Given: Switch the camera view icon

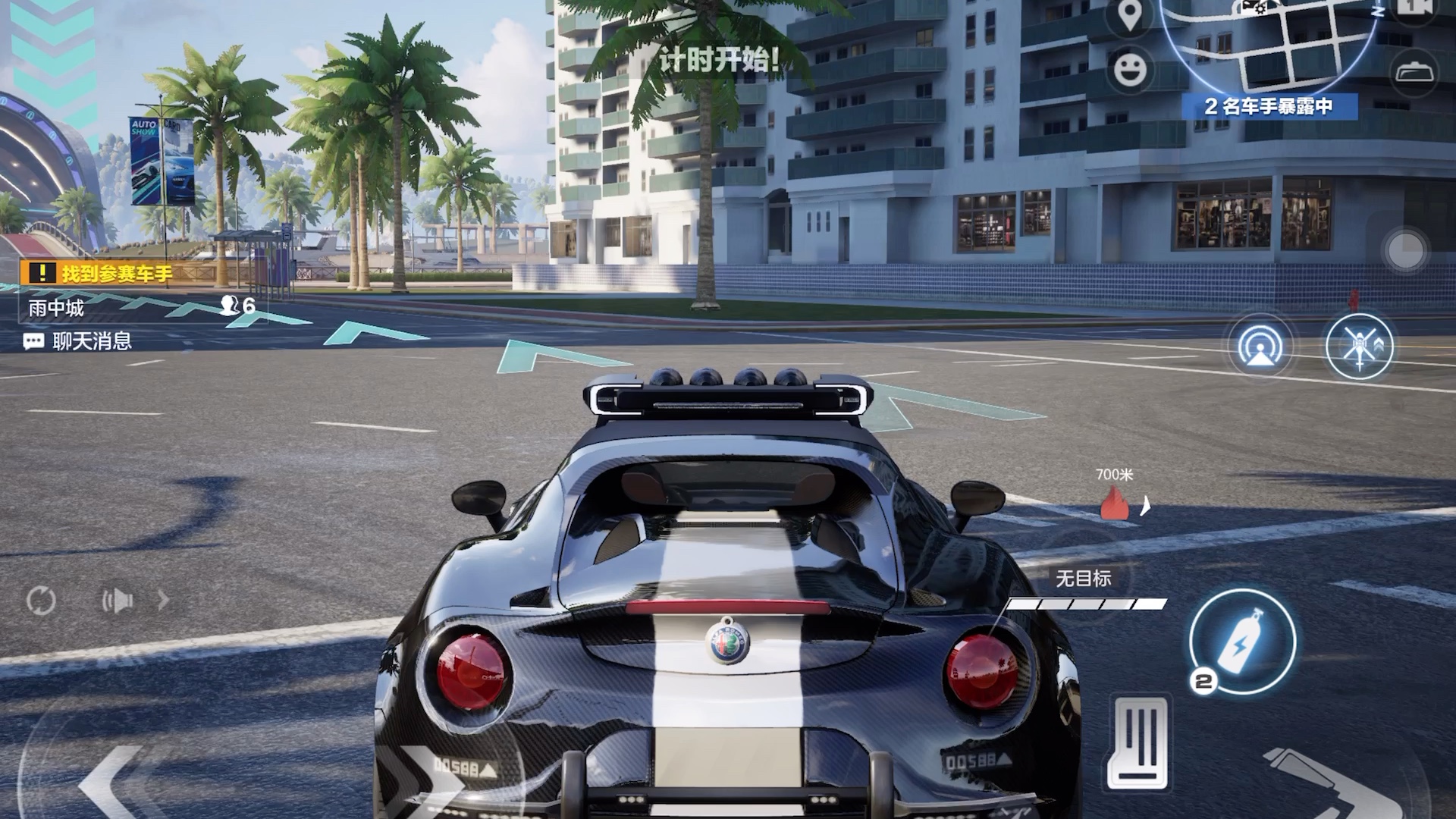Looking at the screenshot, I should [x=1415, y=8].
